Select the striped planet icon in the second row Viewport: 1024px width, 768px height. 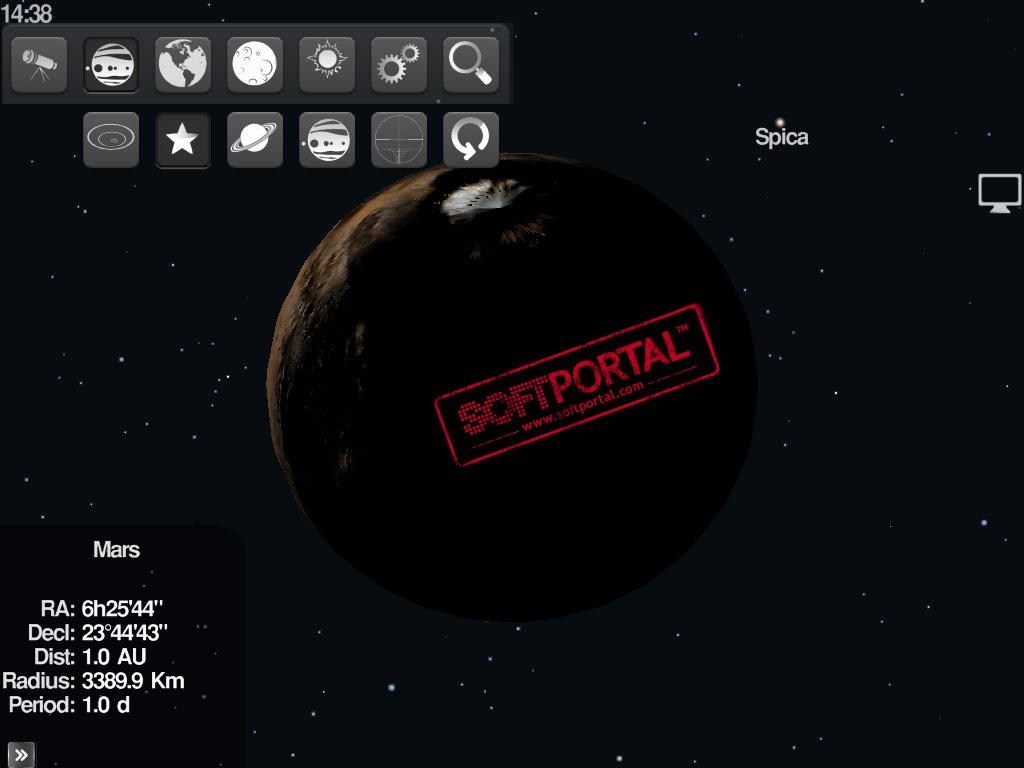pos(327,140)
